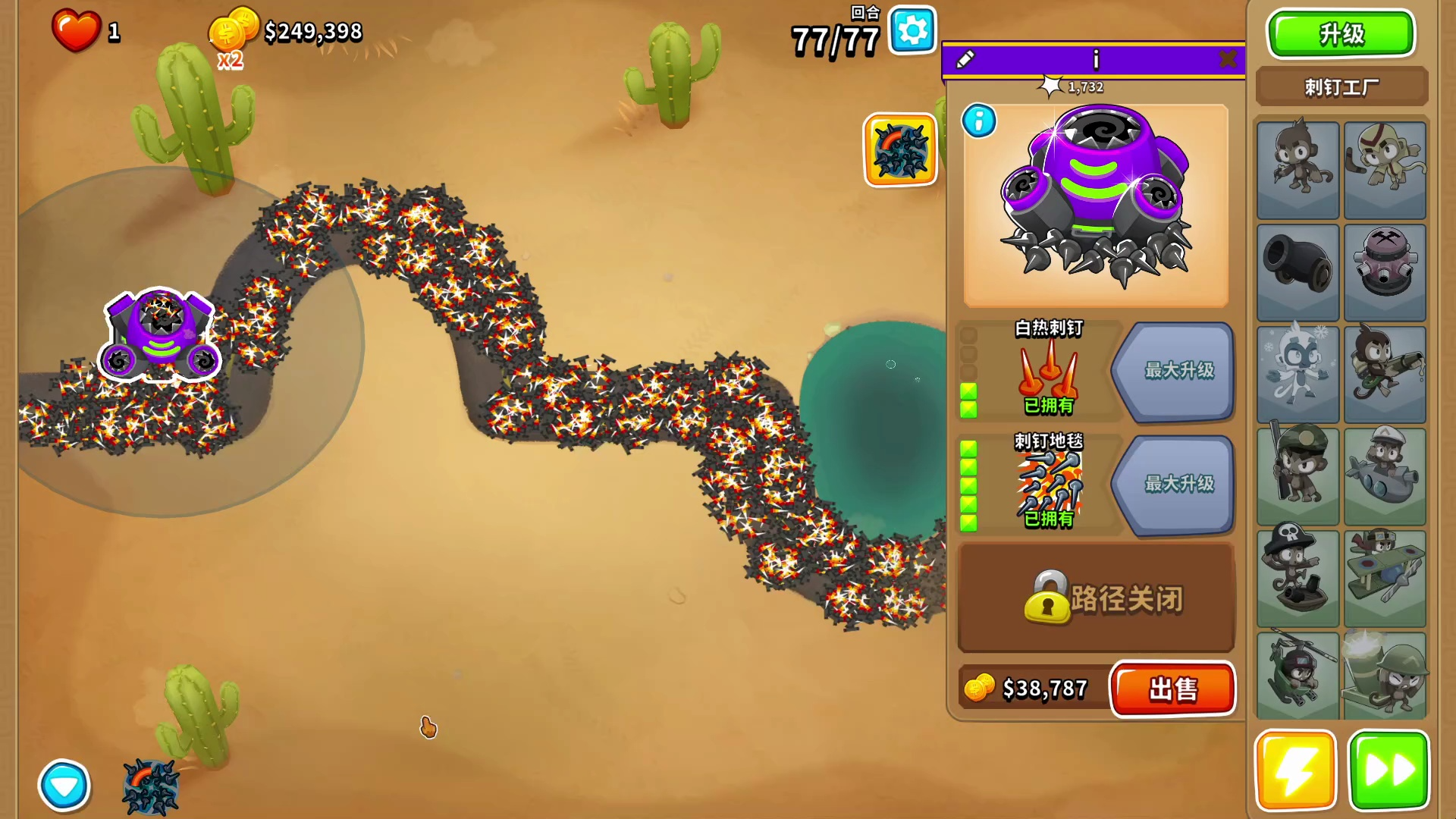Select the purple spike factory on the track
This screenshot has height=819, width=1456.
(160, 334)
